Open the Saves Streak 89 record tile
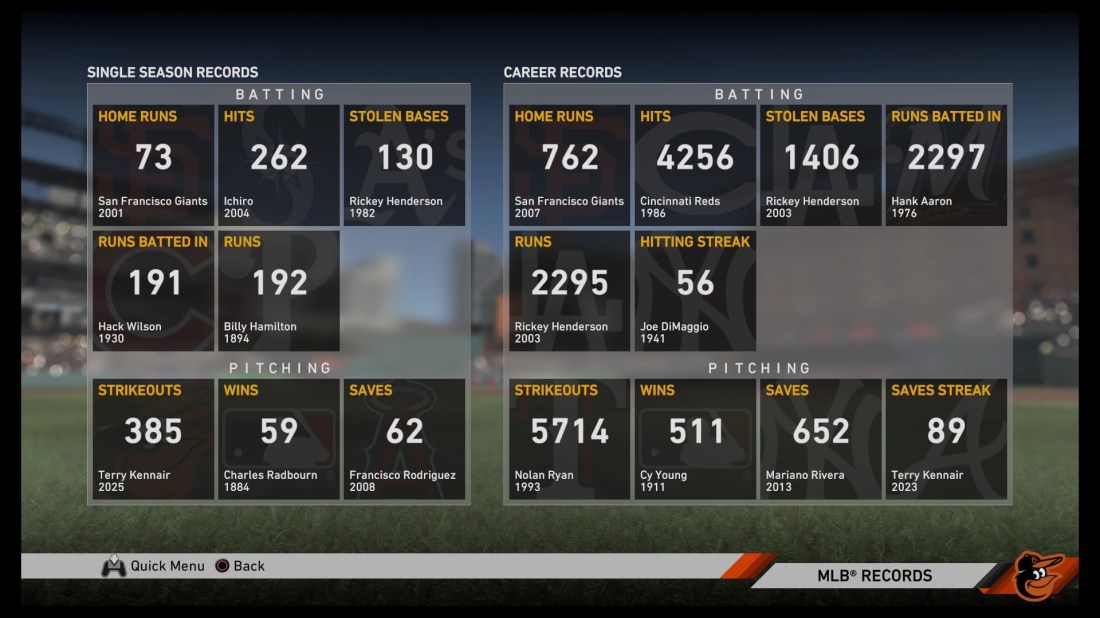This screenshot has height=618, width=1100. pos(946,439)
